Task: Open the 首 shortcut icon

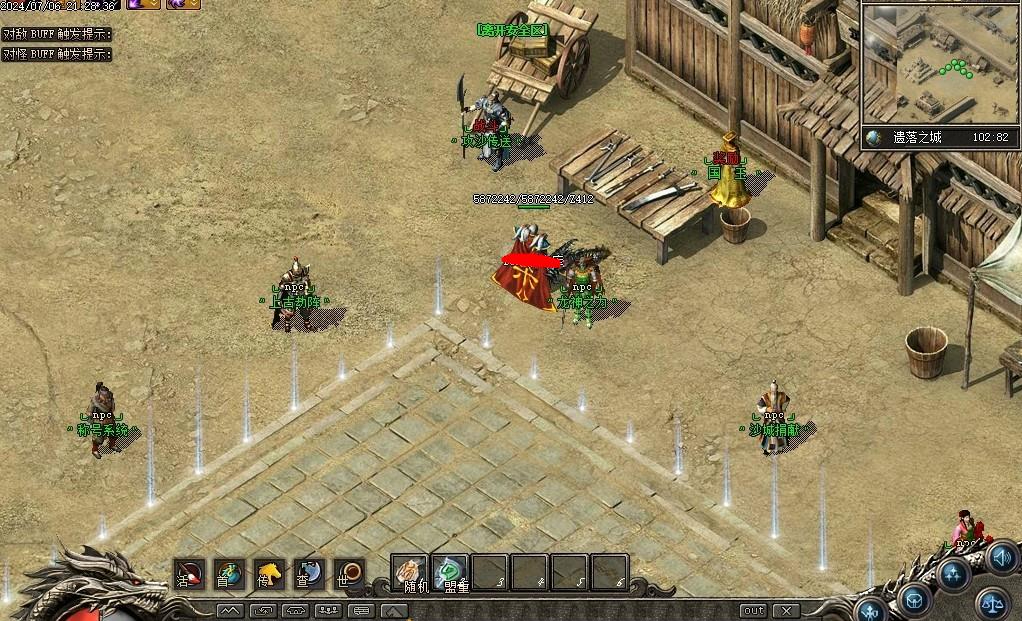Action: 229,573
